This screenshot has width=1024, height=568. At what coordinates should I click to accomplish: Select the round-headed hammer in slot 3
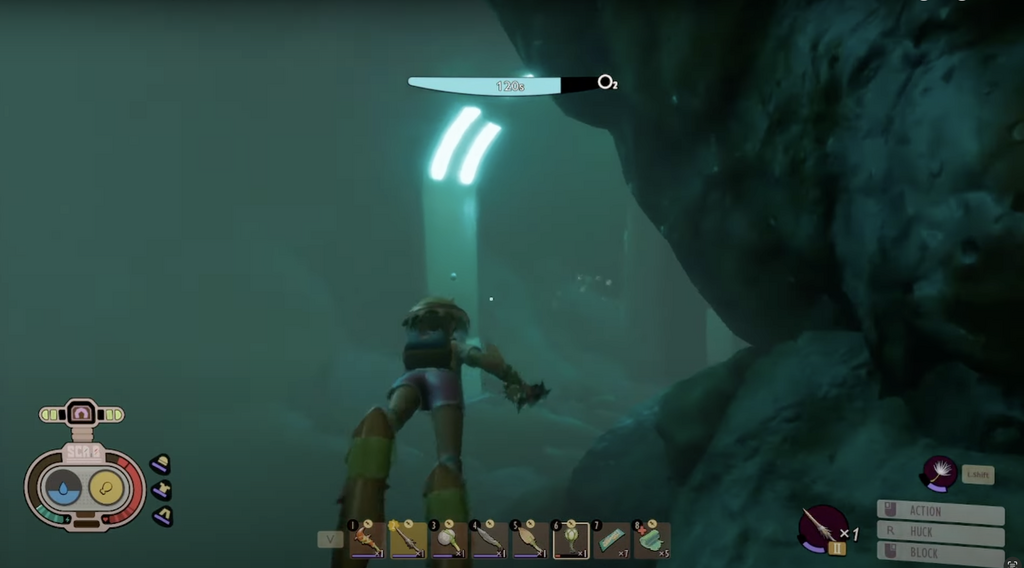pos(448,540)
